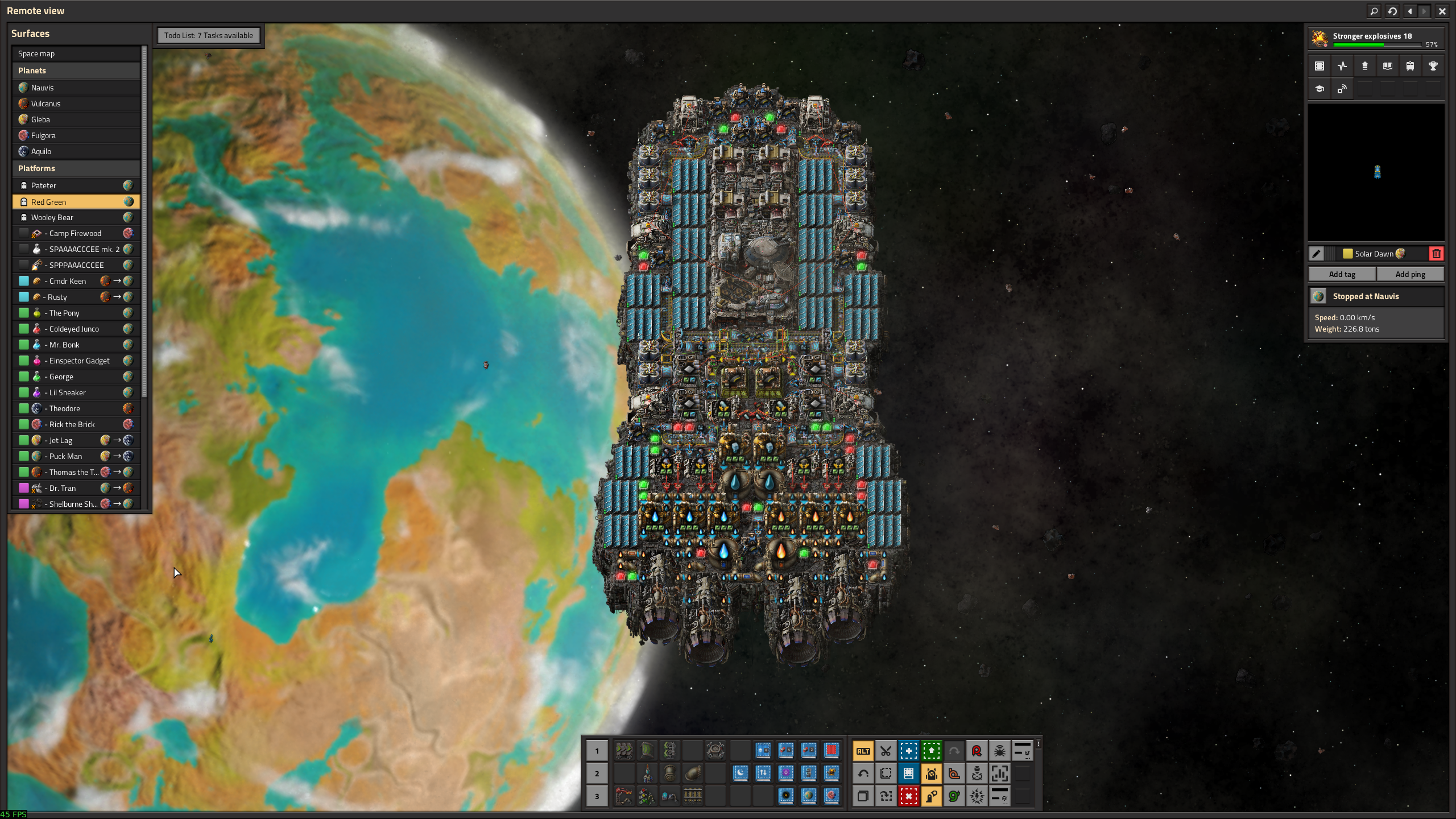The height and width of the screenshot is (819, 1456).
Task: Select the scissors cut tool shortcut
Action: point(886,751)
